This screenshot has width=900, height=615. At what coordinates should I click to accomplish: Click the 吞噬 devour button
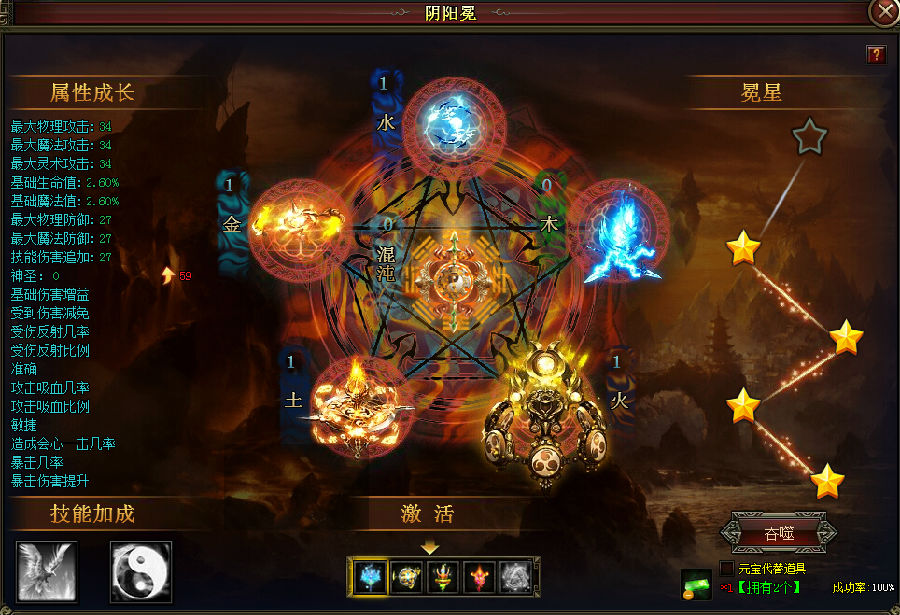(x=778, y=533)
